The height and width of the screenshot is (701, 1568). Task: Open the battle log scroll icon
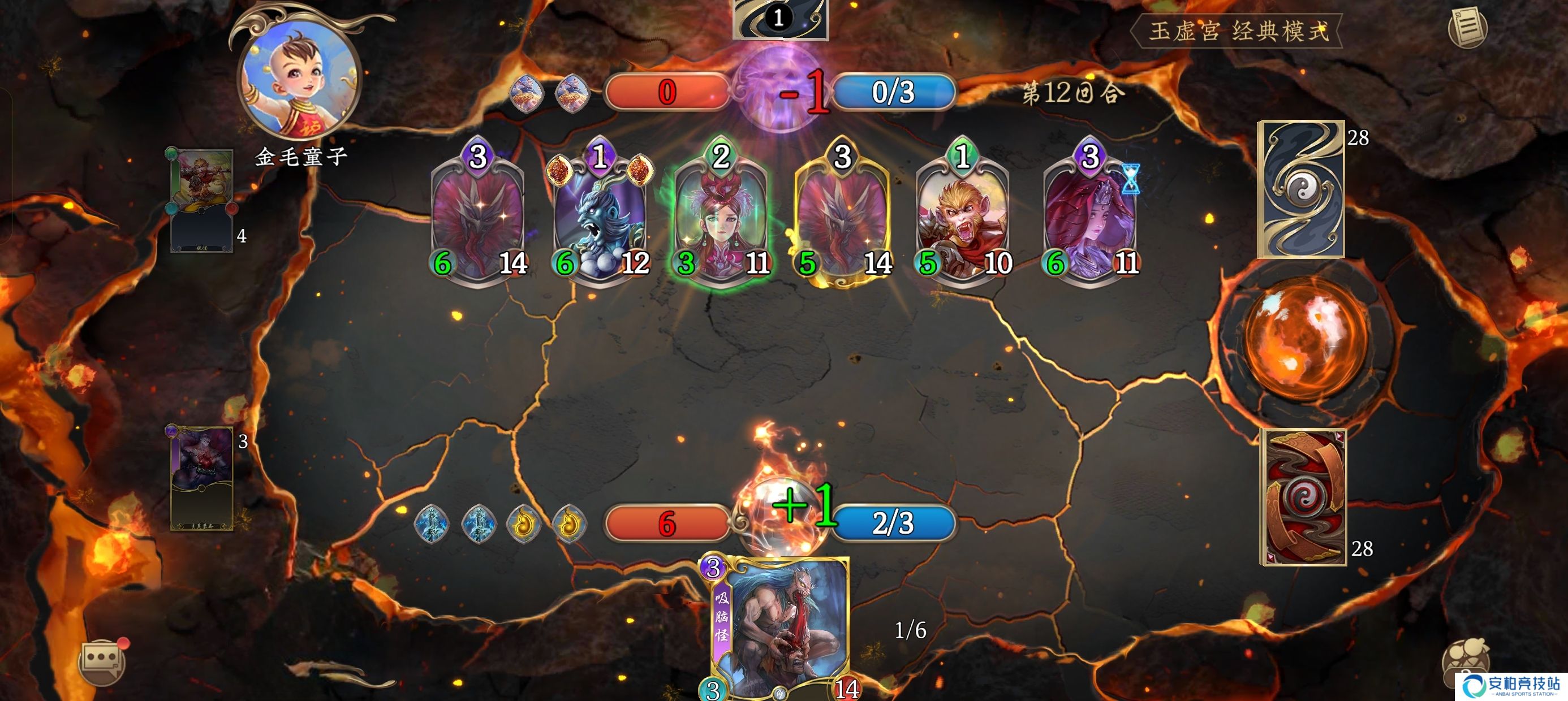point(1467,27)
